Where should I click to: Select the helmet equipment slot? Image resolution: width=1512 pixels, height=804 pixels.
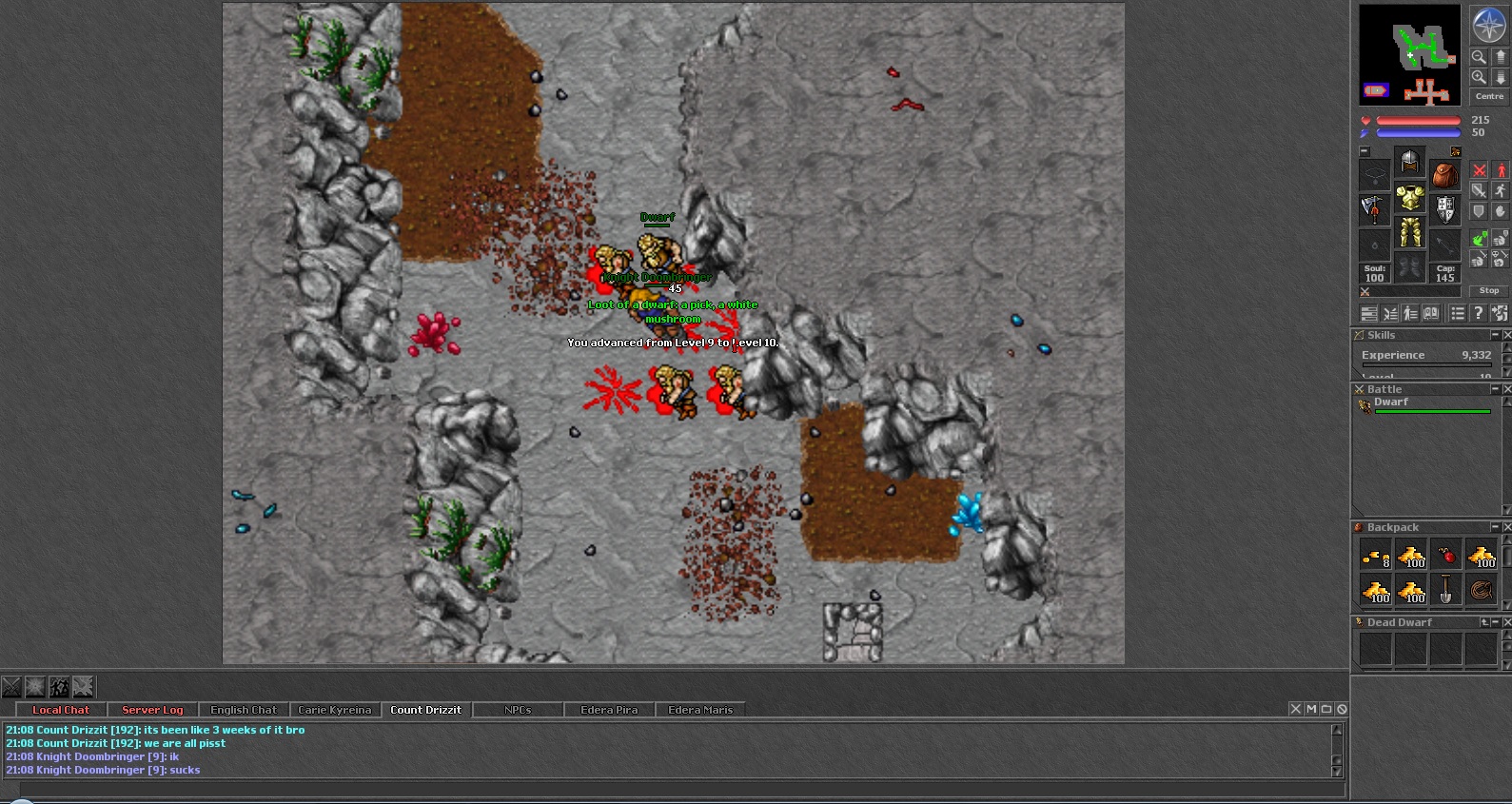1409,162
